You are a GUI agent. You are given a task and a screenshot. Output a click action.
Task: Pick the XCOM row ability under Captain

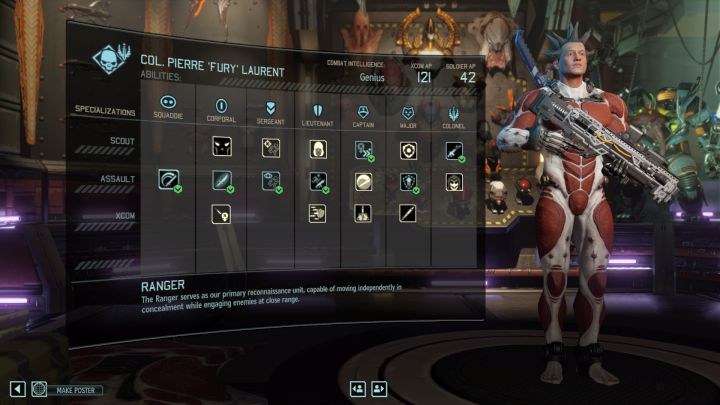coord(362,212)
